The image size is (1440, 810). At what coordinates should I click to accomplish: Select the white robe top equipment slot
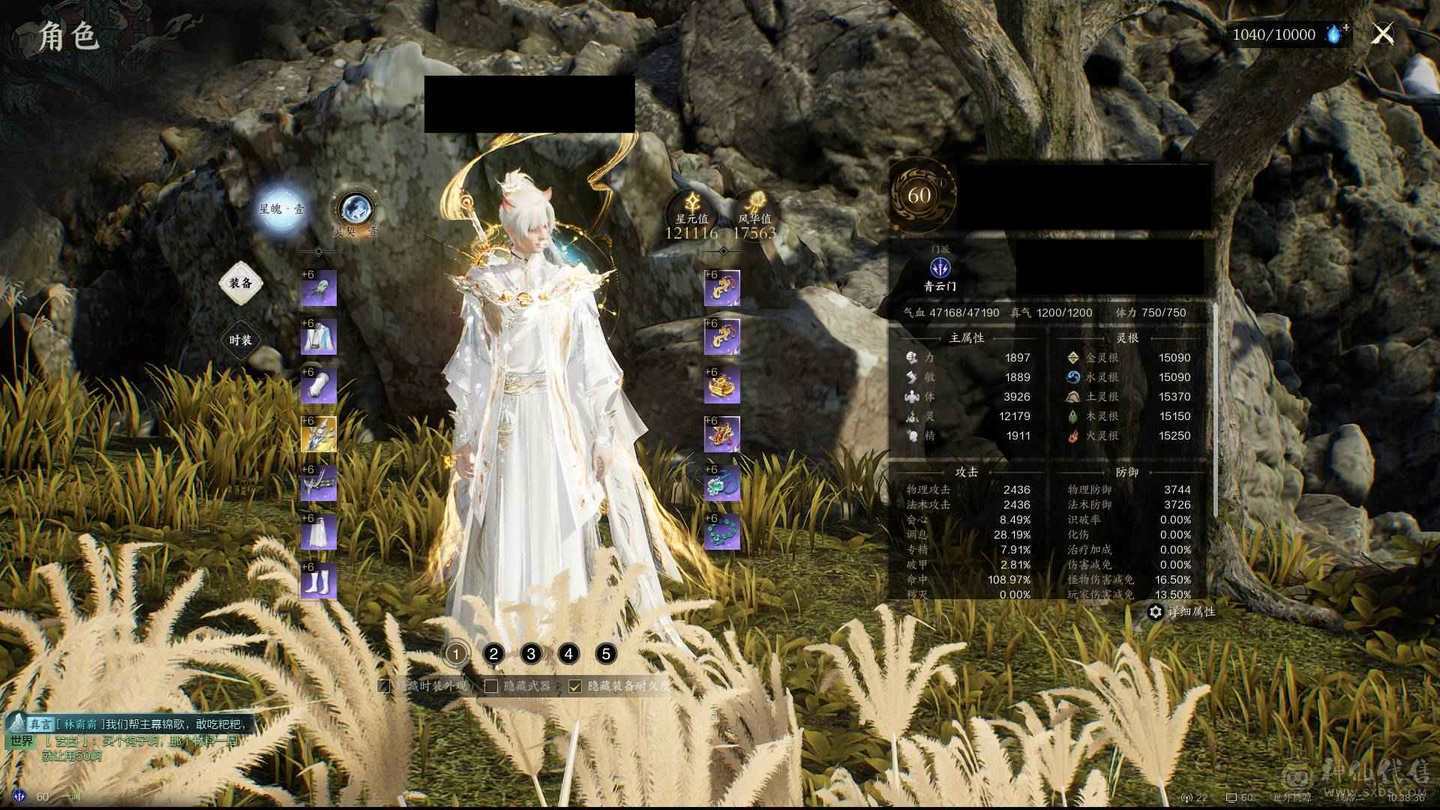(319, 338)
